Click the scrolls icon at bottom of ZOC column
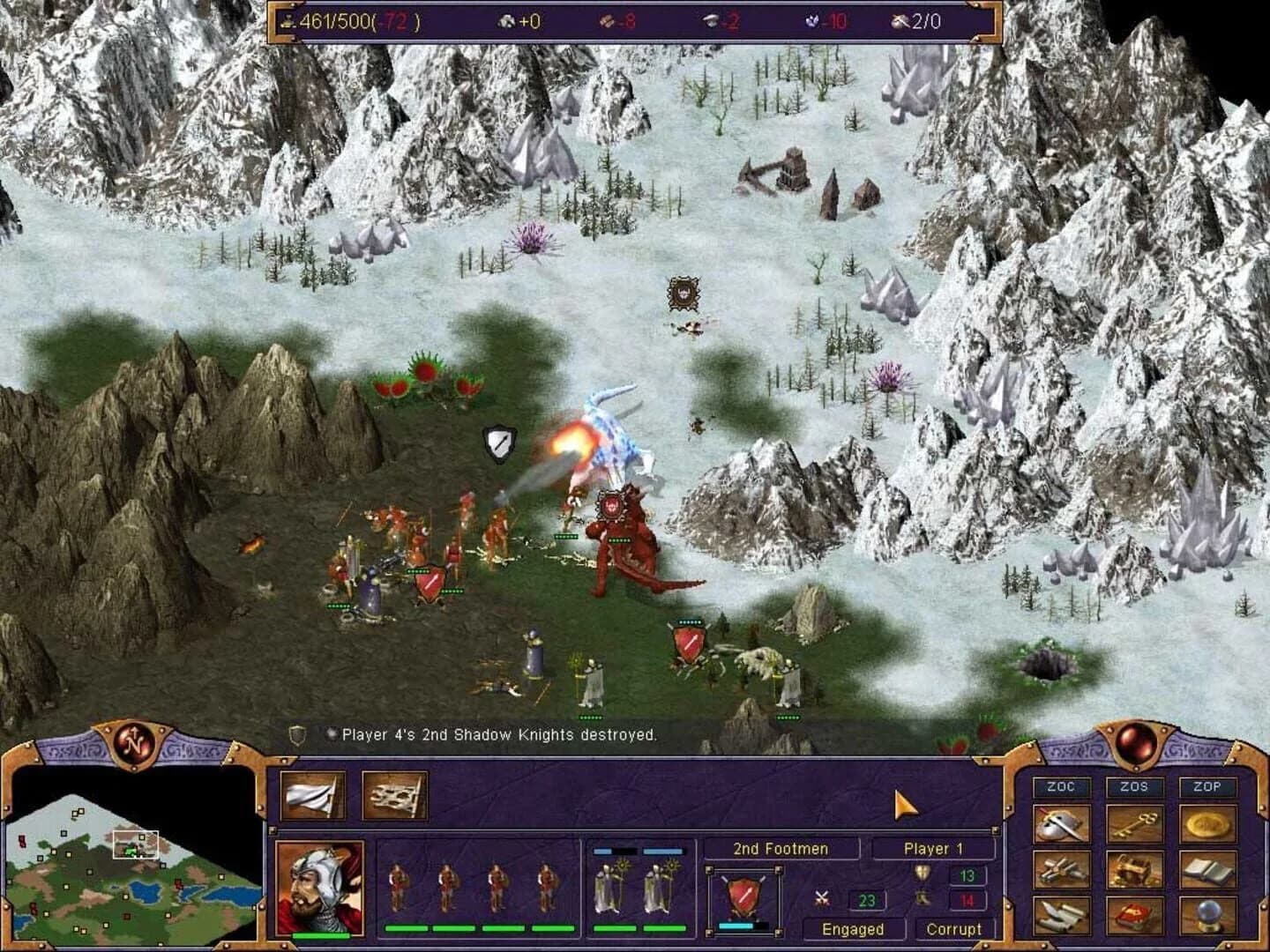This screenshot has height=952, width=1270. pos(1063,914)
